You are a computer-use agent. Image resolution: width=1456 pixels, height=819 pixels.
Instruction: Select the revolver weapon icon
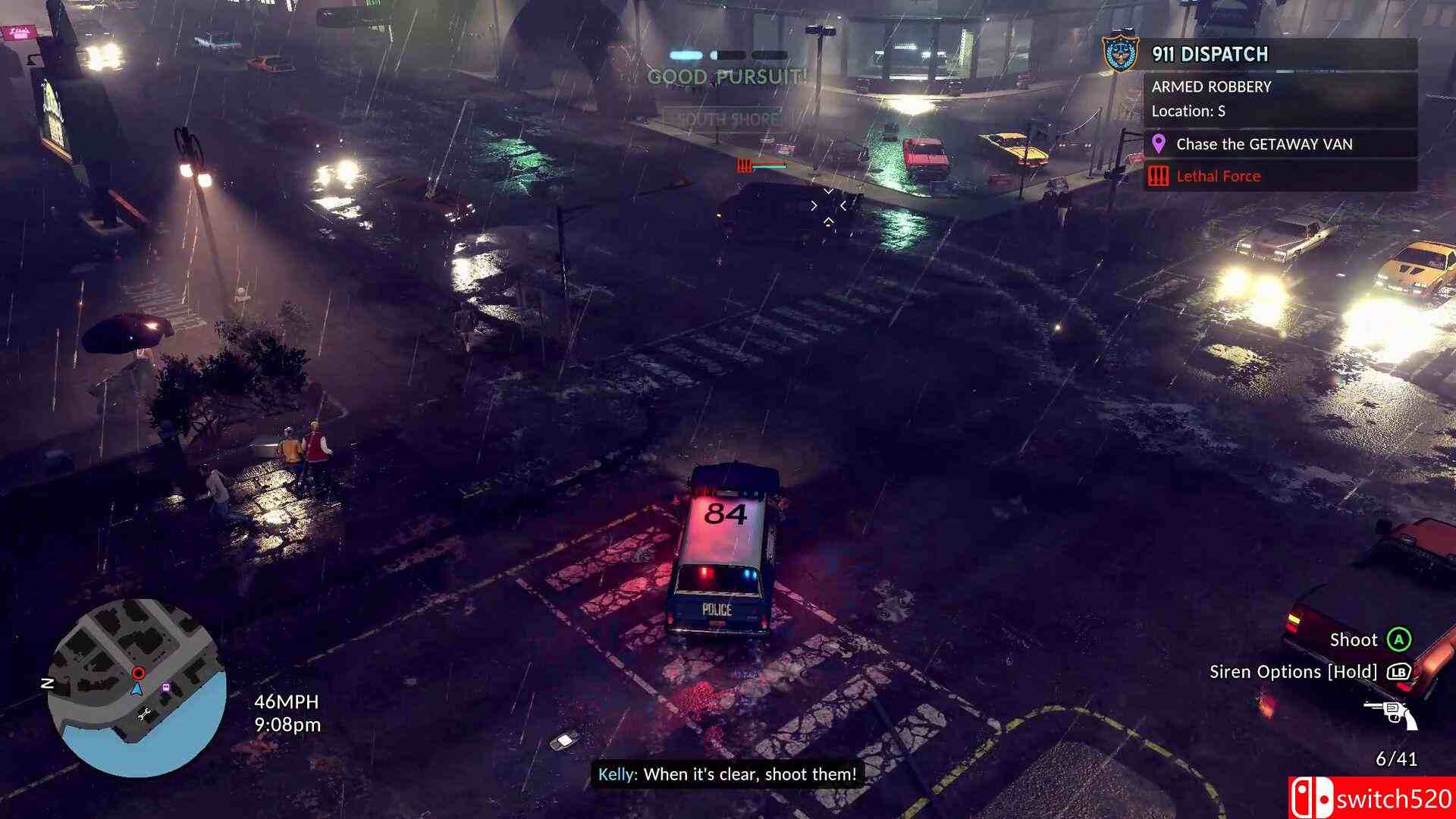coord(1390,714)
